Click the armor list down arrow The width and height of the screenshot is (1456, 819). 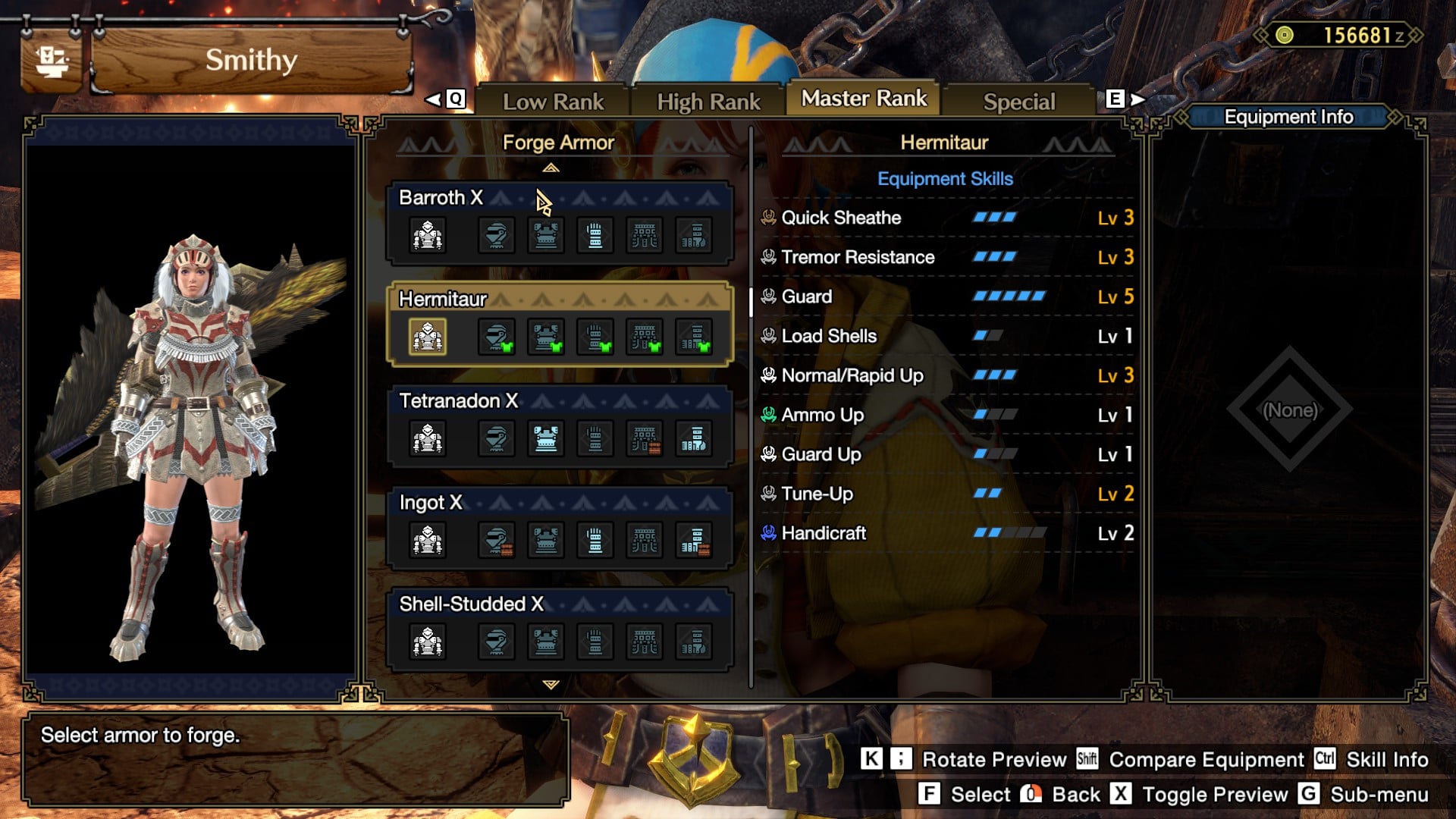[x=551, y=685]
